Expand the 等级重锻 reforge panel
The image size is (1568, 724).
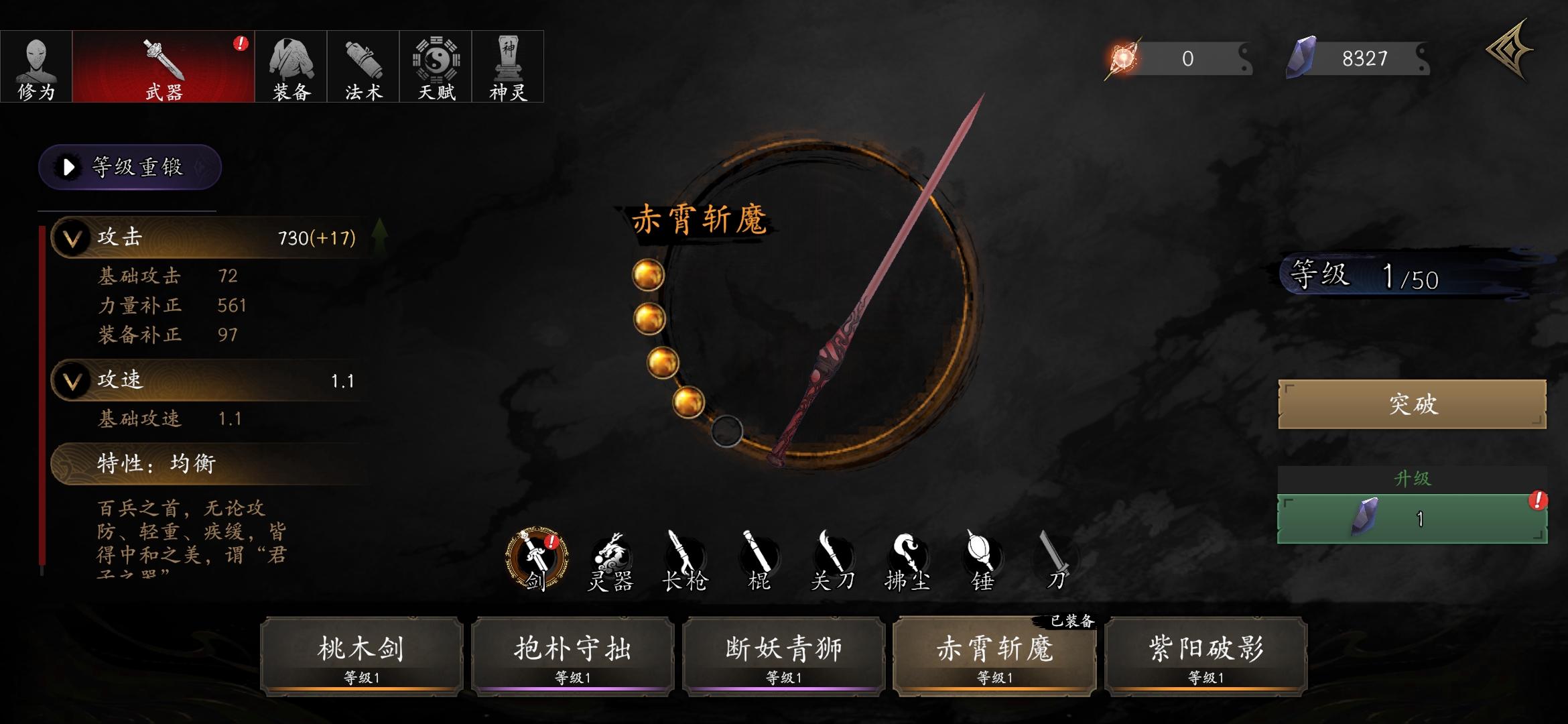(x=129, y=168)
